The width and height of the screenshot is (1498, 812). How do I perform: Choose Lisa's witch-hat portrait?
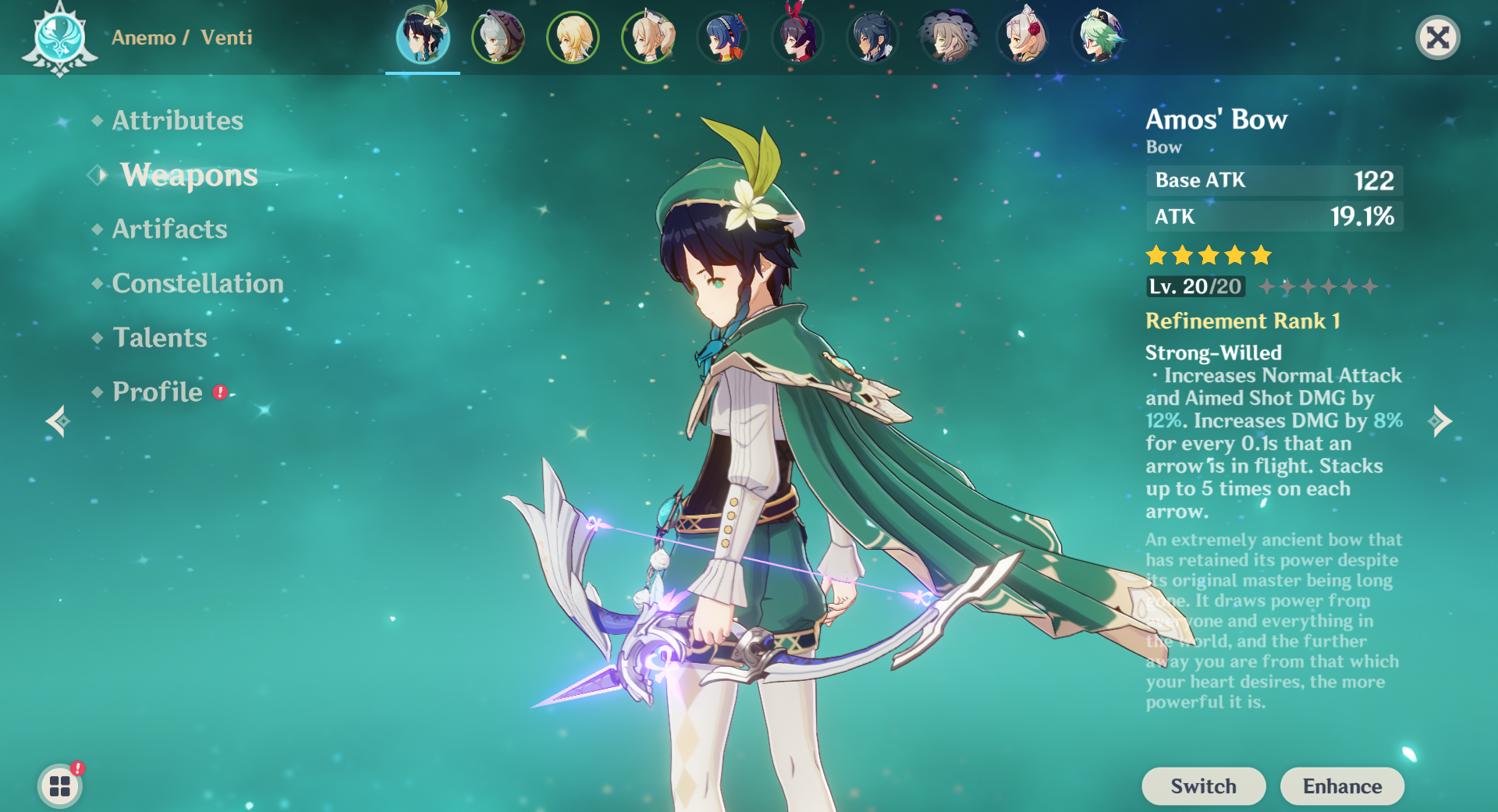click(x=947, y=37)
